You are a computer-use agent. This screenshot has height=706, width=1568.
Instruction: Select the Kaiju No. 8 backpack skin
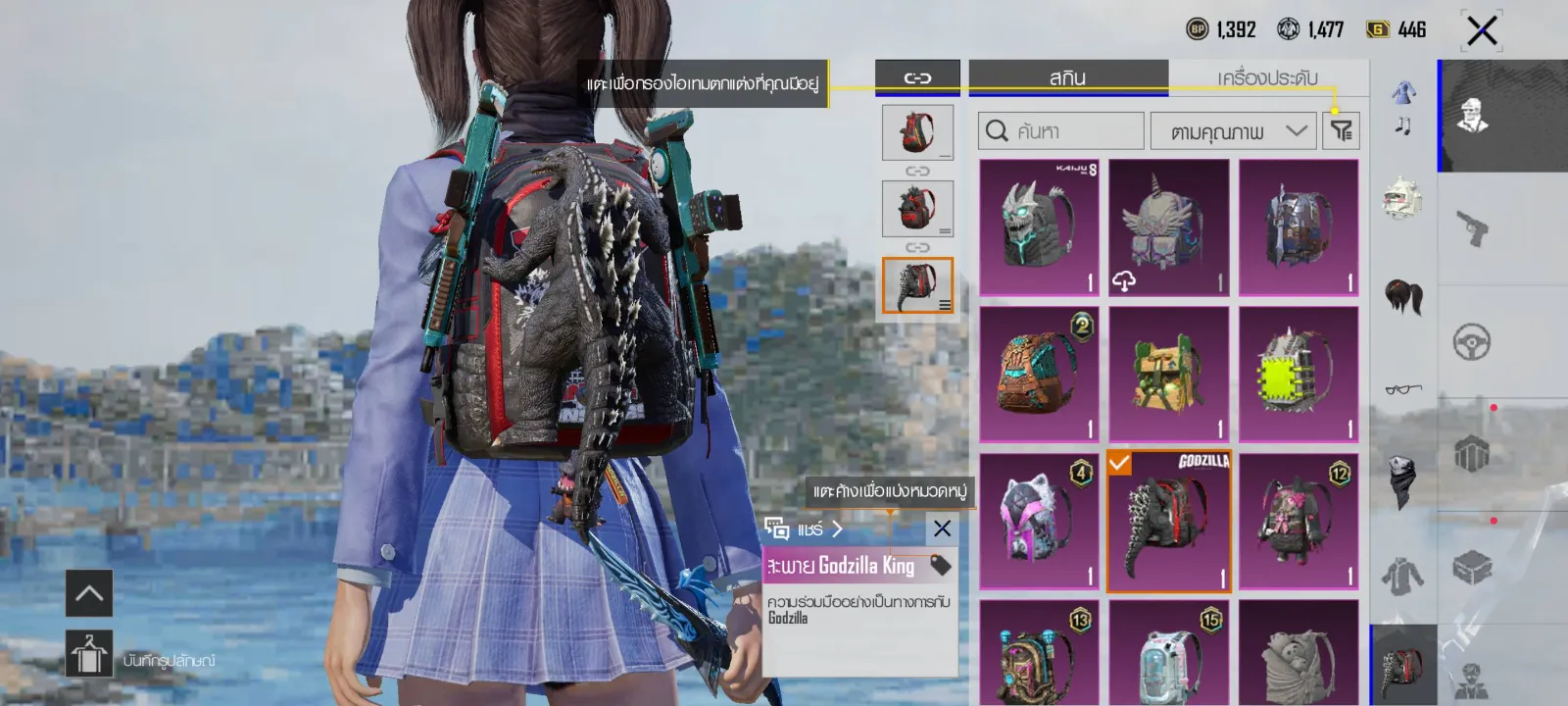pos(1039,227)
